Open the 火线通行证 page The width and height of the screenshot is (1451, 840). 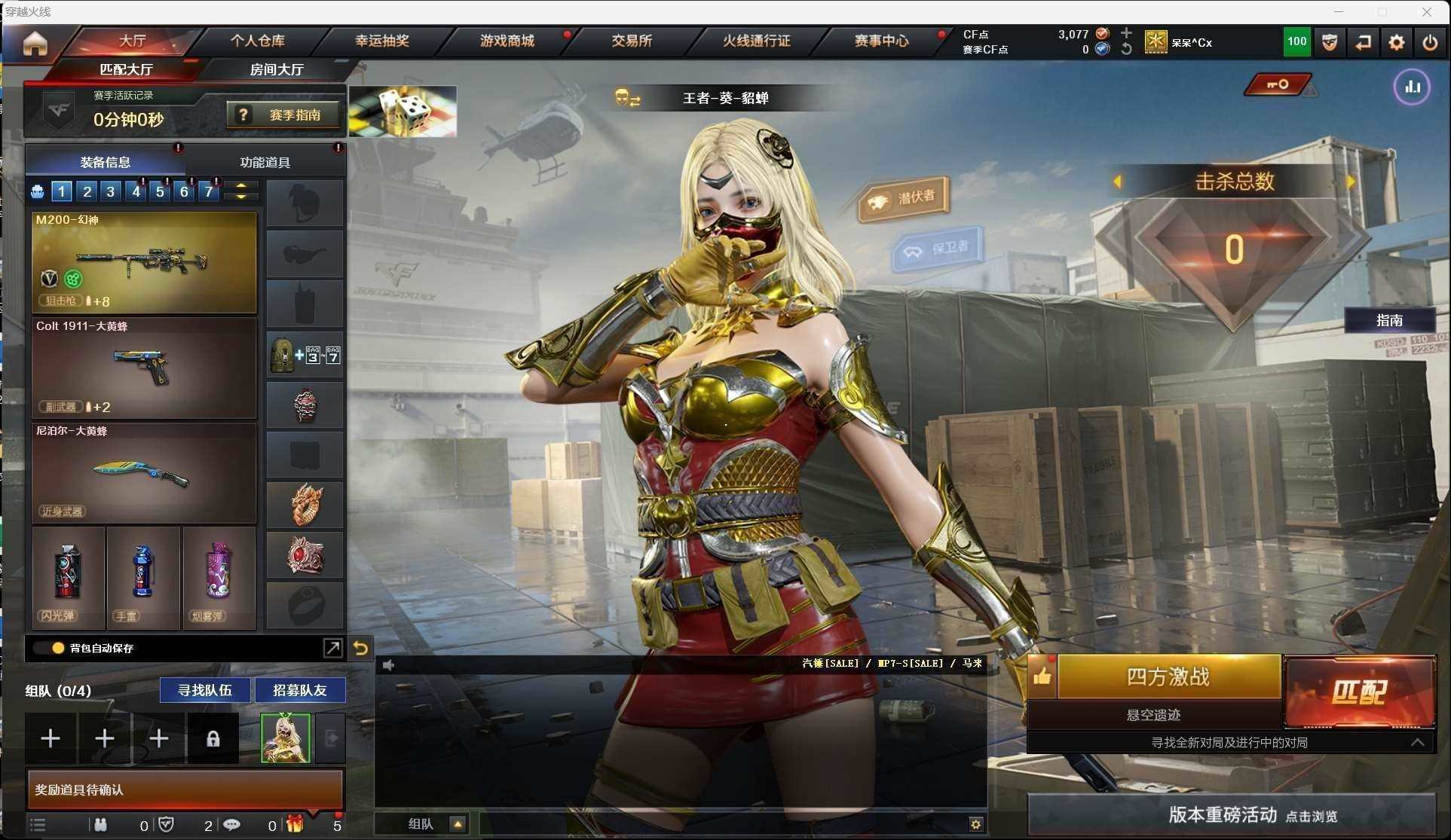click(756, 41)
